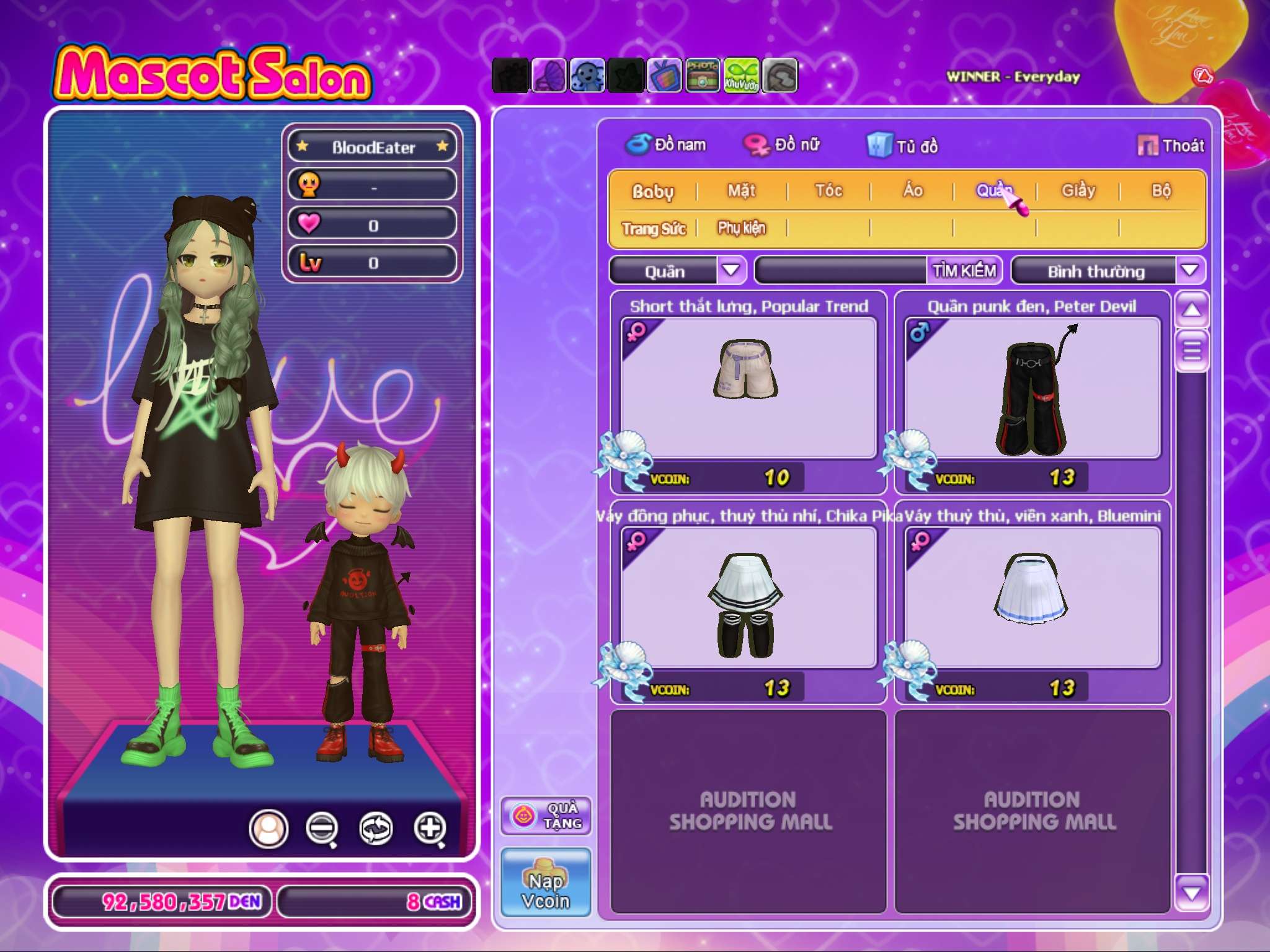Open the Đồ nam men's clothing section
1270x952 pixels.
(666, 145)
